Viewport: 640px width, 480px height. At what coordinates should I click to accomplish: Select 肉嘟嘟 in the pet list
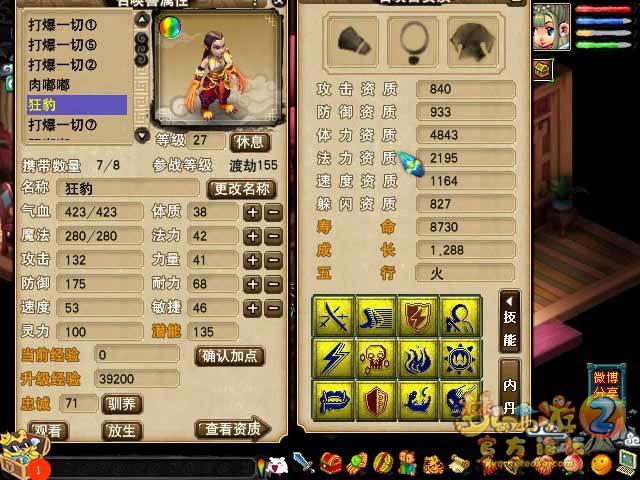tap(55, 85)
